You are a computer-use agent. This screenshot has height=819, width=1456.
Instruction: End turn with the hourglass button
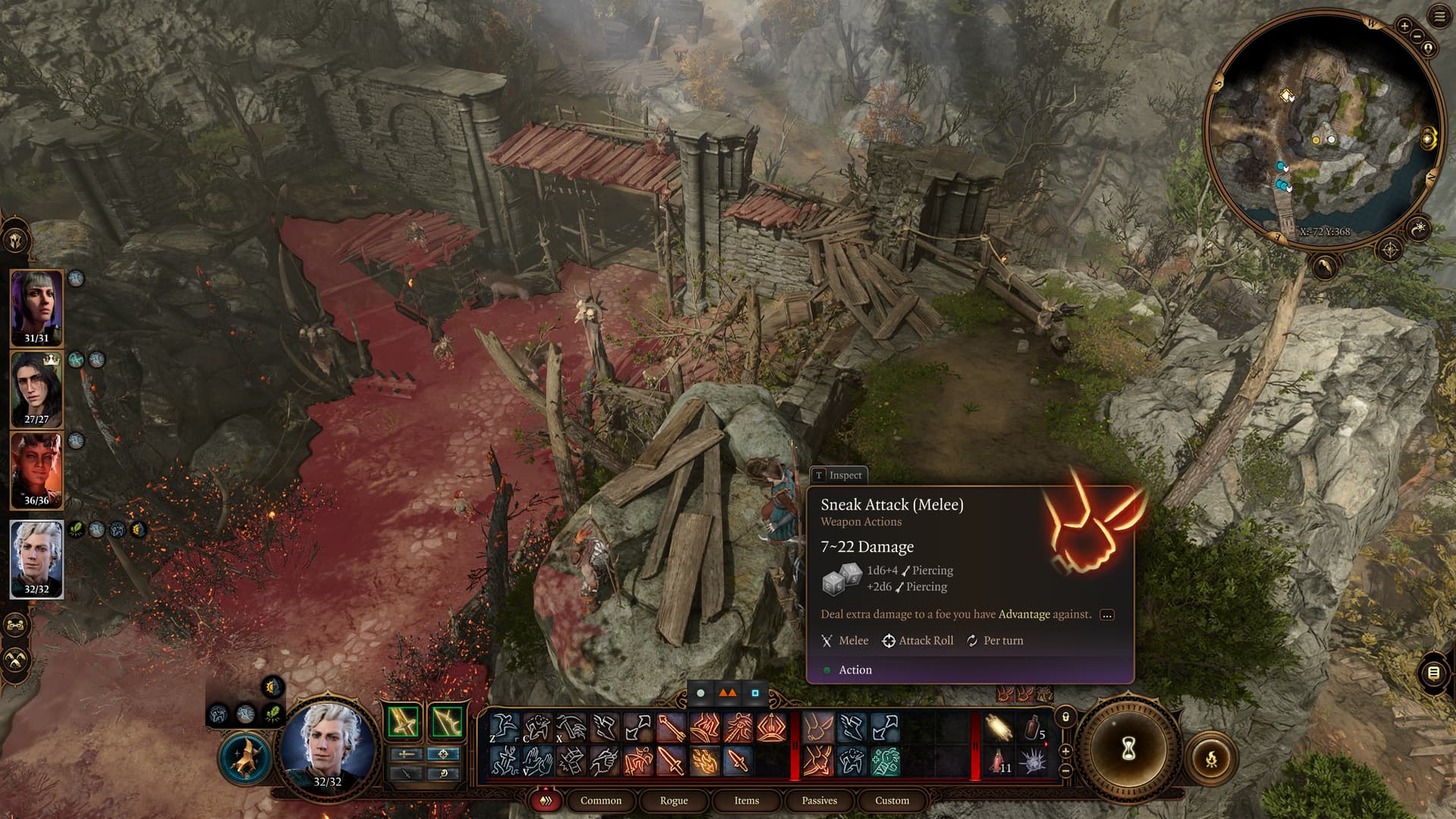(x=1128, y=750)
